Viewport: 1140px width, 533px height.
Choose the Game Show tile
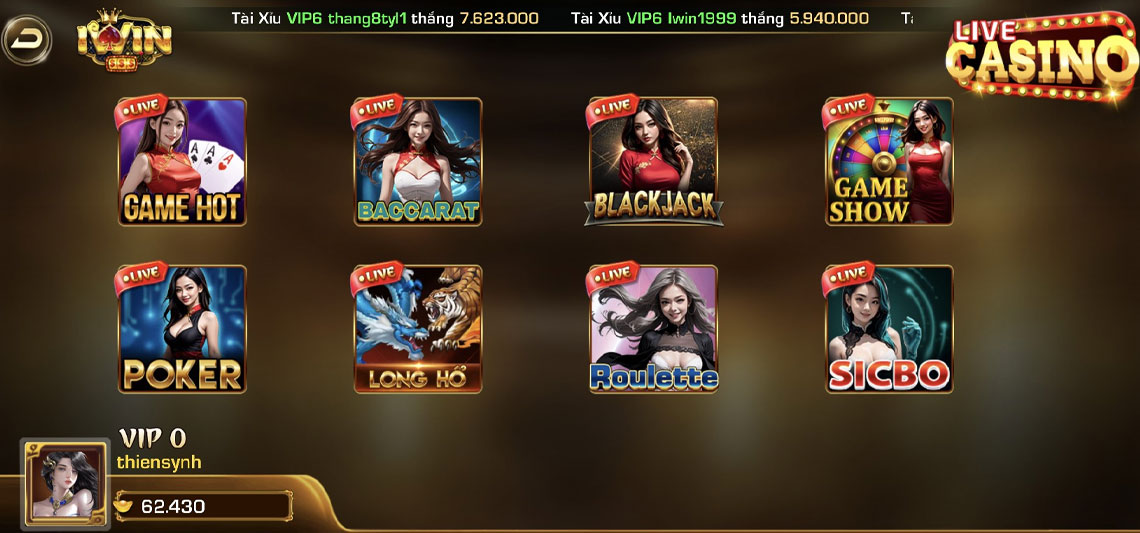click(888, 162)
